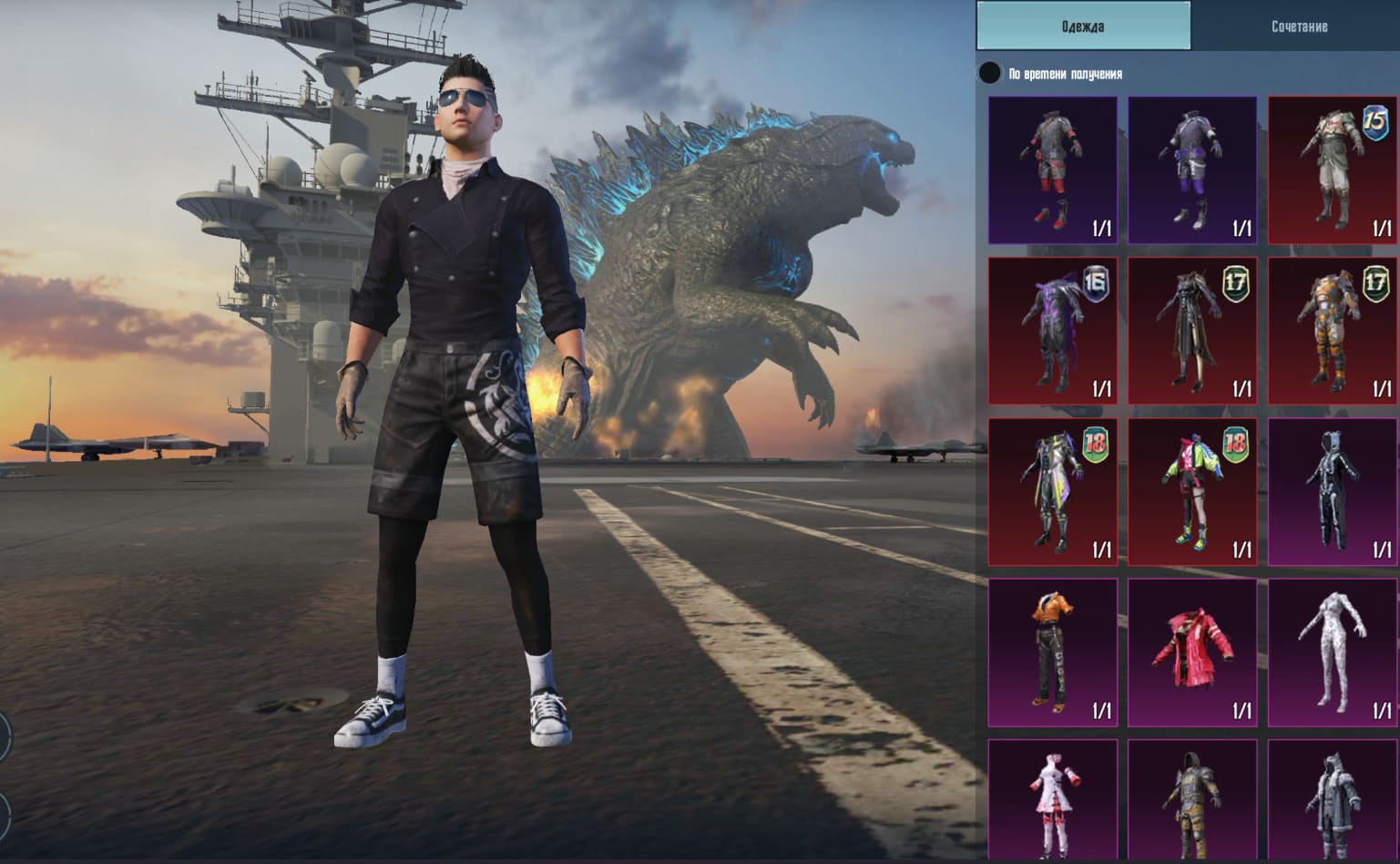The image size is (1400, 864).
Task: Select the black coat outfit with 17 badge
Action: pyautogui.click(x=1192, y=331)
